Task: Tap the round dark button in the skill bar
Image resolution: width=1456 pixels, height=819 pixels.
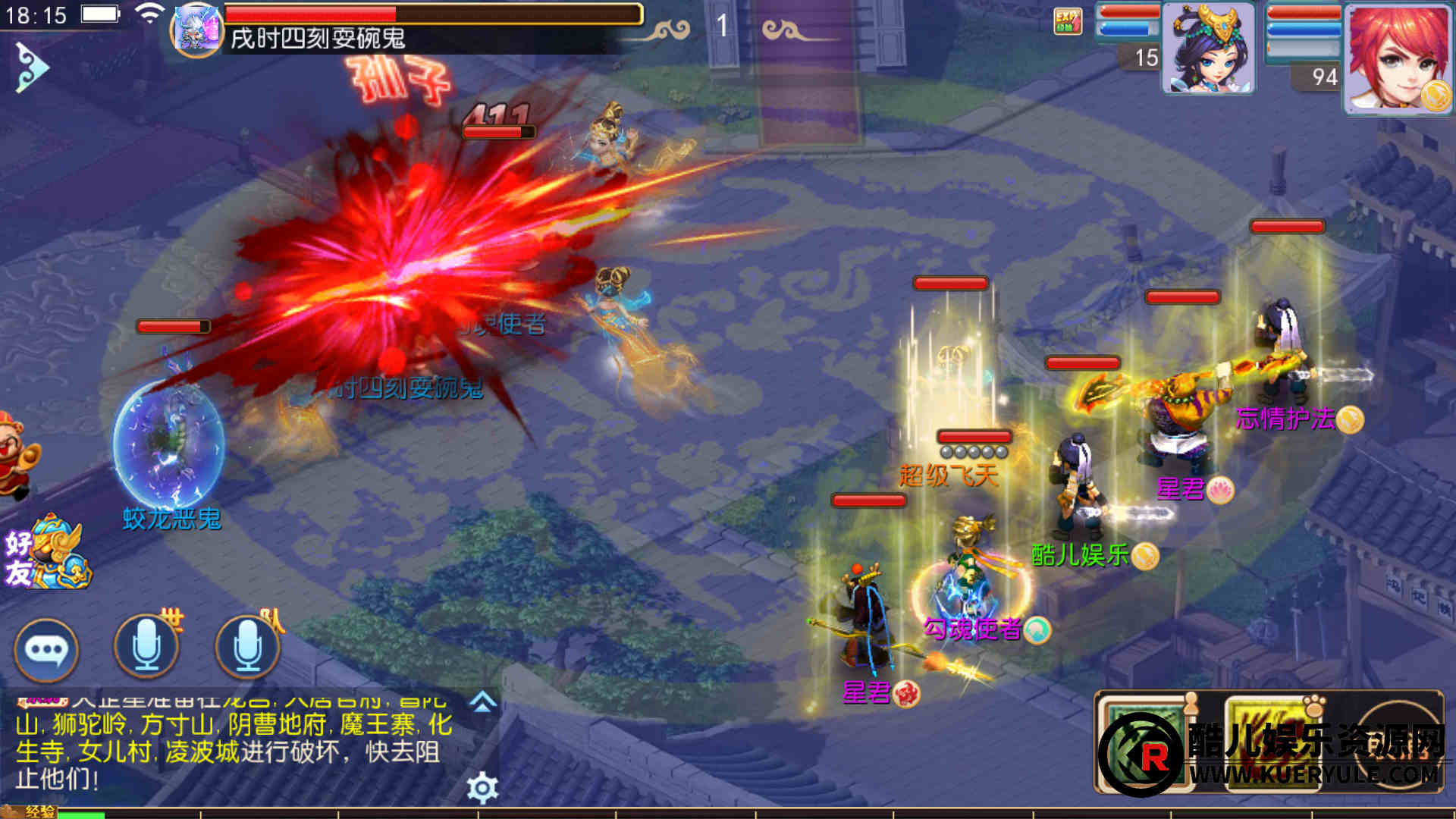Action: [1397, 743]
